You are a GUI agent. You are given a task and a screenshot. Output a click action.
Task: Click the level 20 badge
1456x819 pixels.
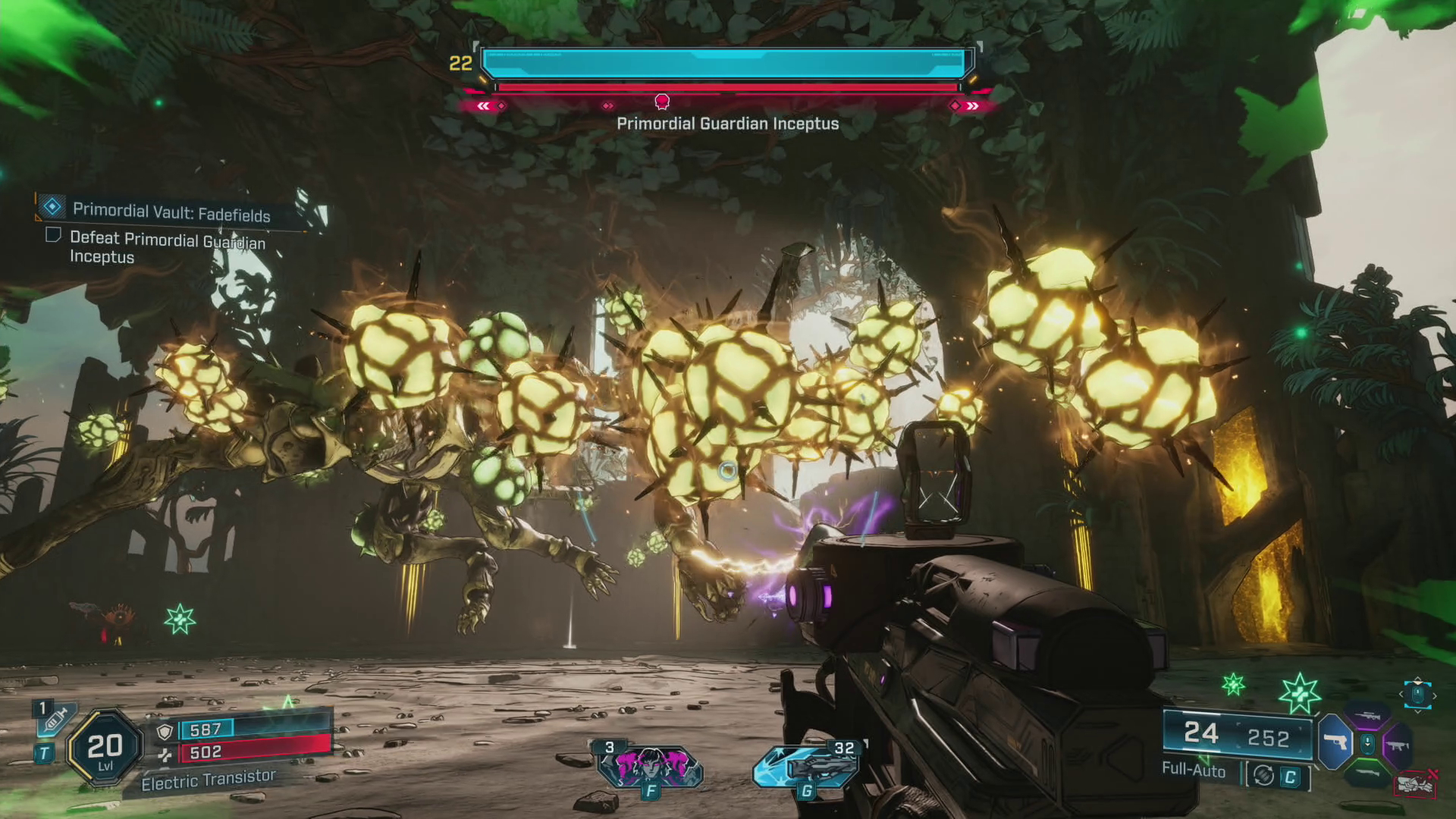[105, 748]
